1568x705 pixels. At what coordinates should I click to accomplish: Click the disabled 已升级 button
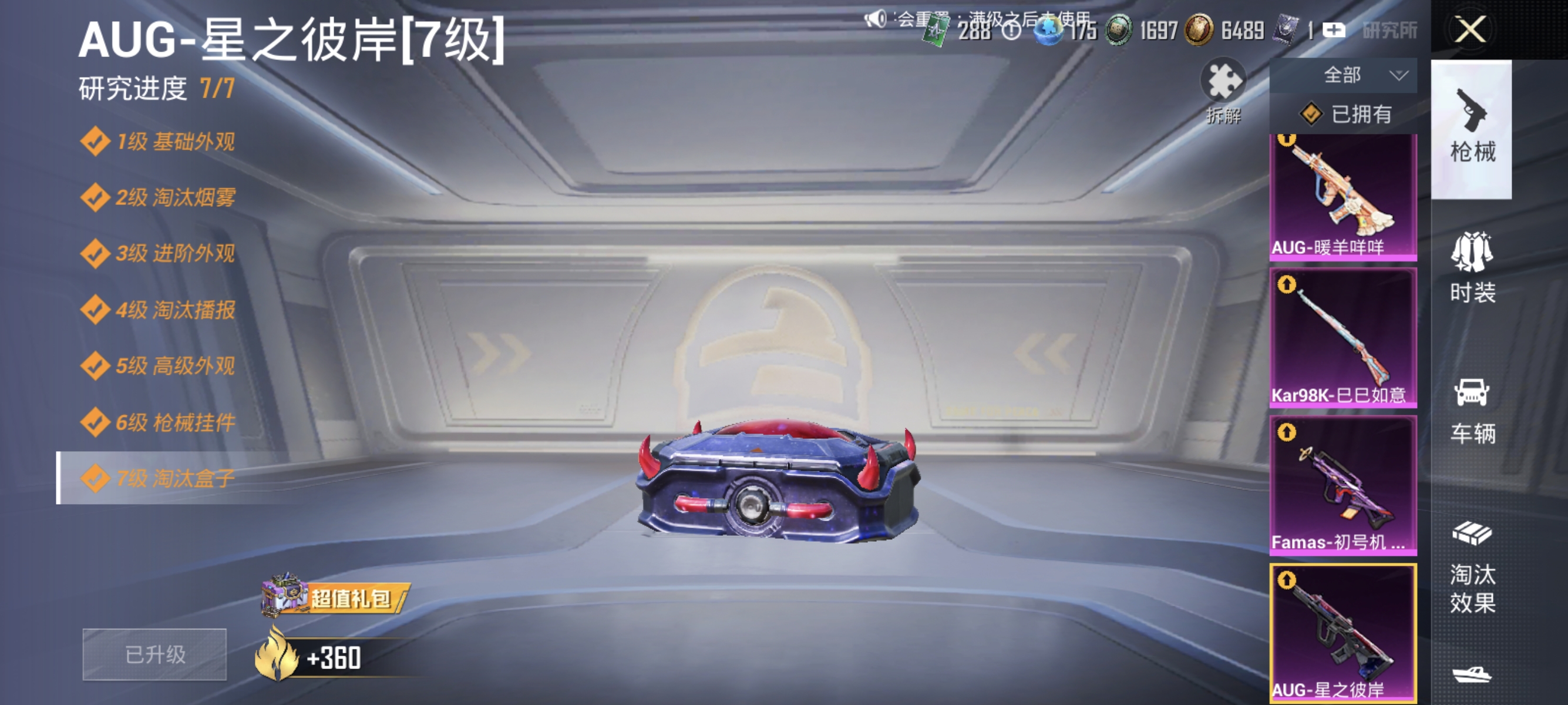tap(154, 656)
